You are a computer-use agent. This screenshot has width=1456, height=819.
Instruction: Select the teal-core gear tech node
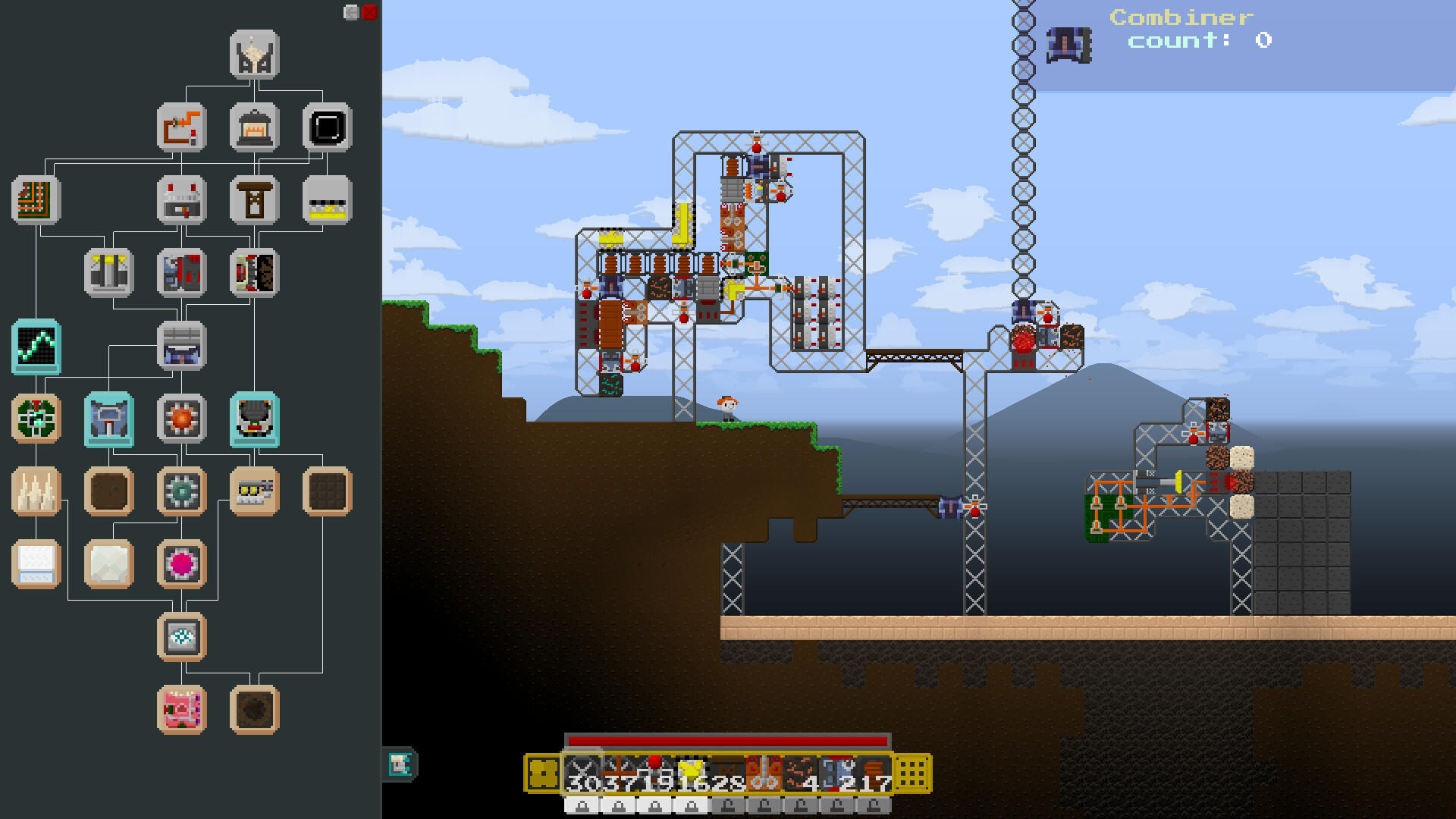pos(181,491)
